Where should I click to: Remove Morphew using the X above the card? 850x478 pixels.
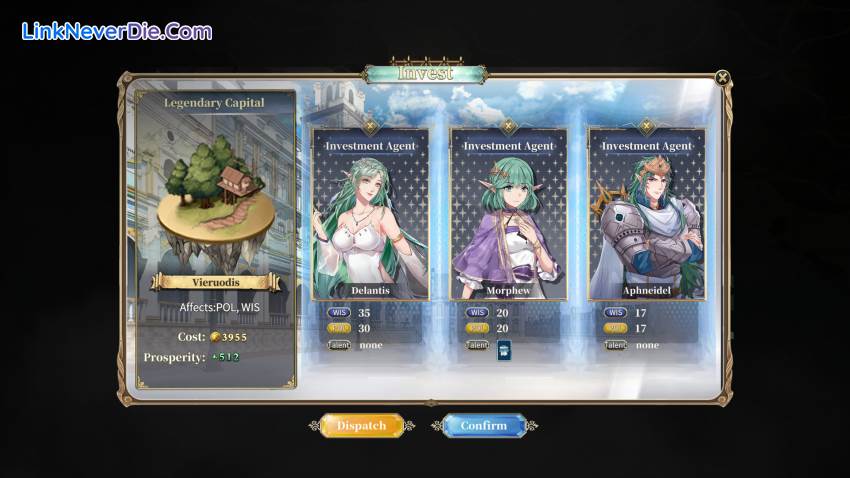coord(508,126)
